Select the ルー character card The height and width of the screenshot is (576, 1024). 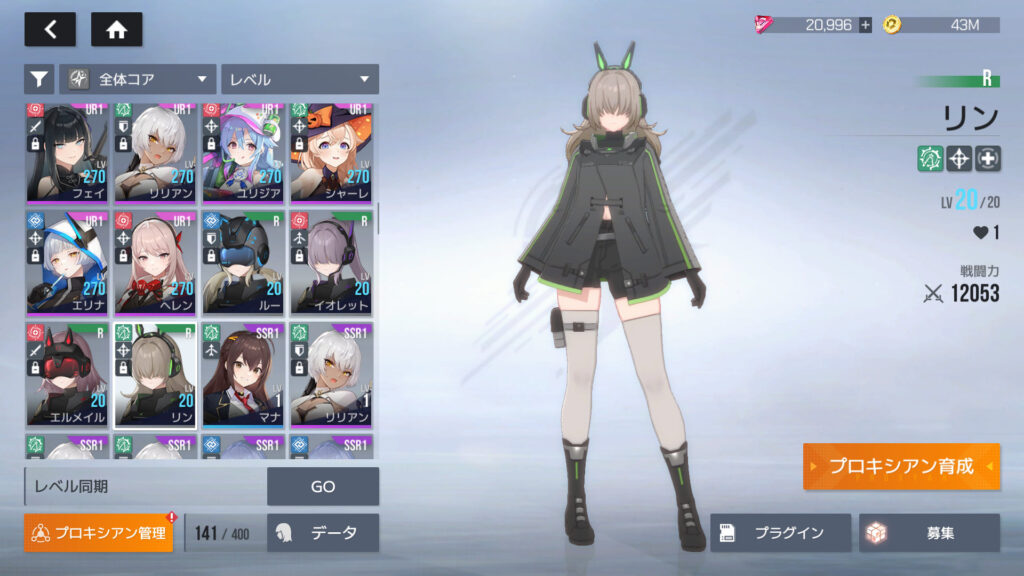click(243, 262)
